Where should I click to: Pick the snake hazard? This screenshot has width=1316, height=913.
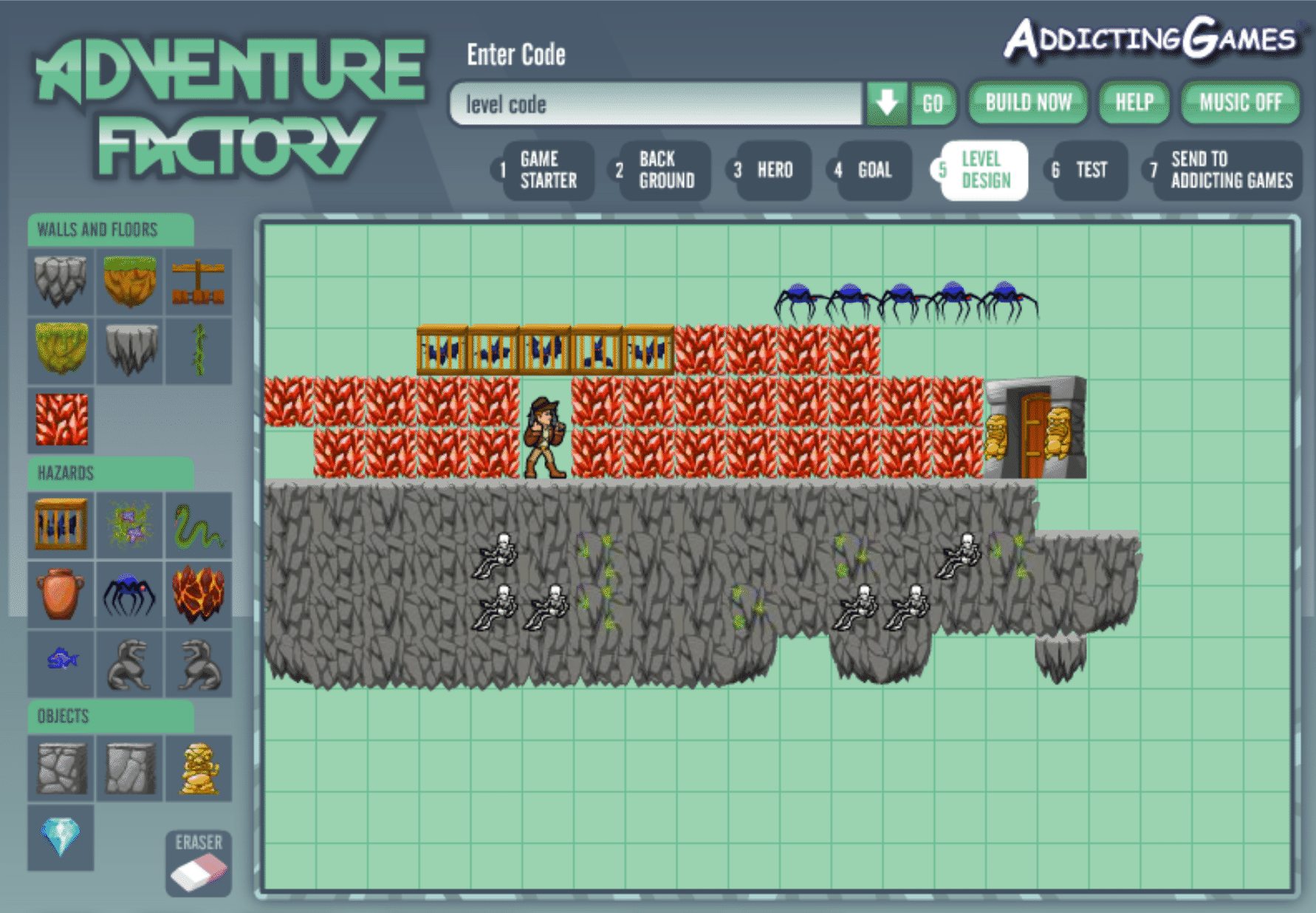(199, 526)
